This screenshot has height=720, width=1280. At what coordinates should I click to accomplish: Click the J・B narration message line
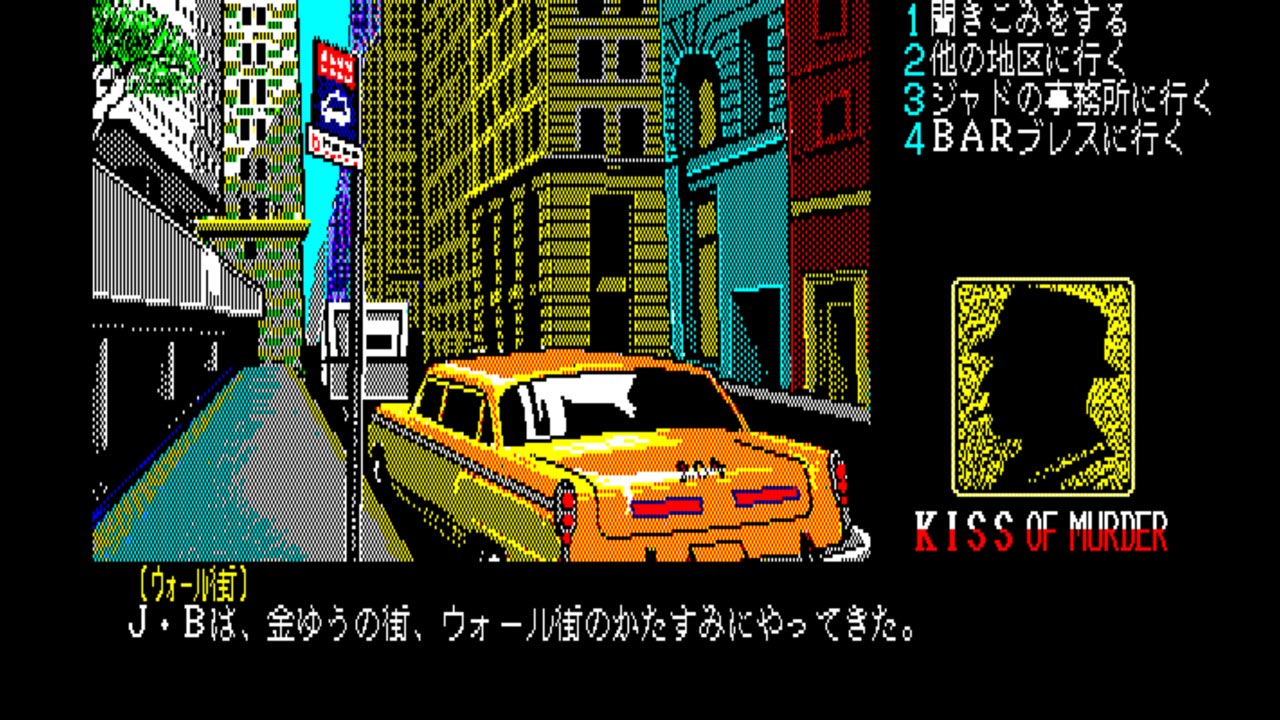(x=520, y=623)
